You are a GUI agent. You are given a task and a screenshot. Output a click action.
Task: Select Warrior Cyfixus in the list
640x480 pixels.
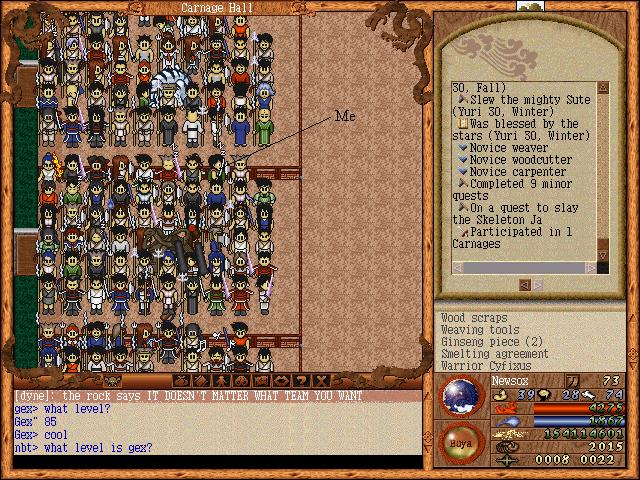pyautogui.click(x=487, y=366)
